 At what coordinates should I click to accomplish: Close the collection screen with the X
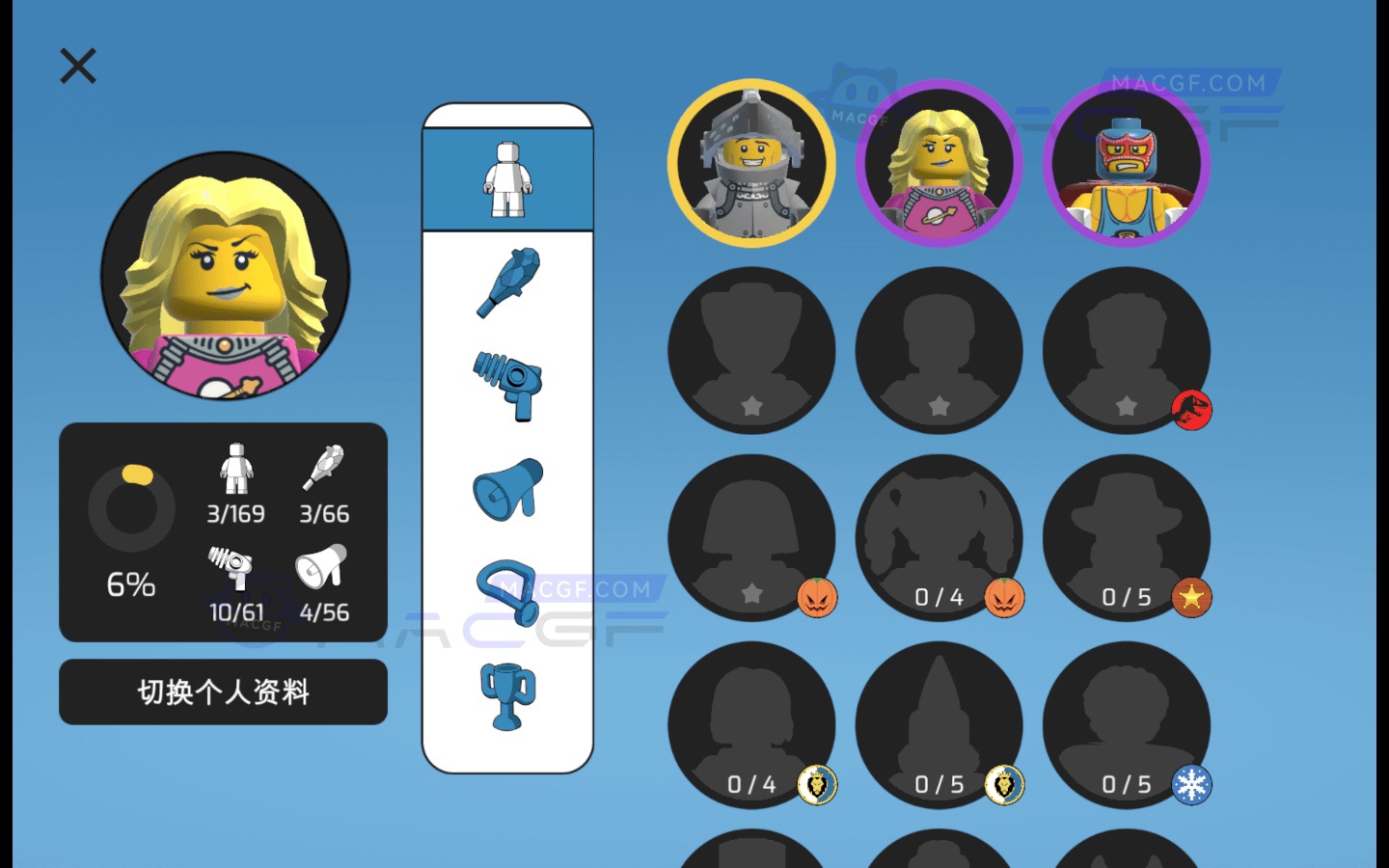click(x=77, y=66)
